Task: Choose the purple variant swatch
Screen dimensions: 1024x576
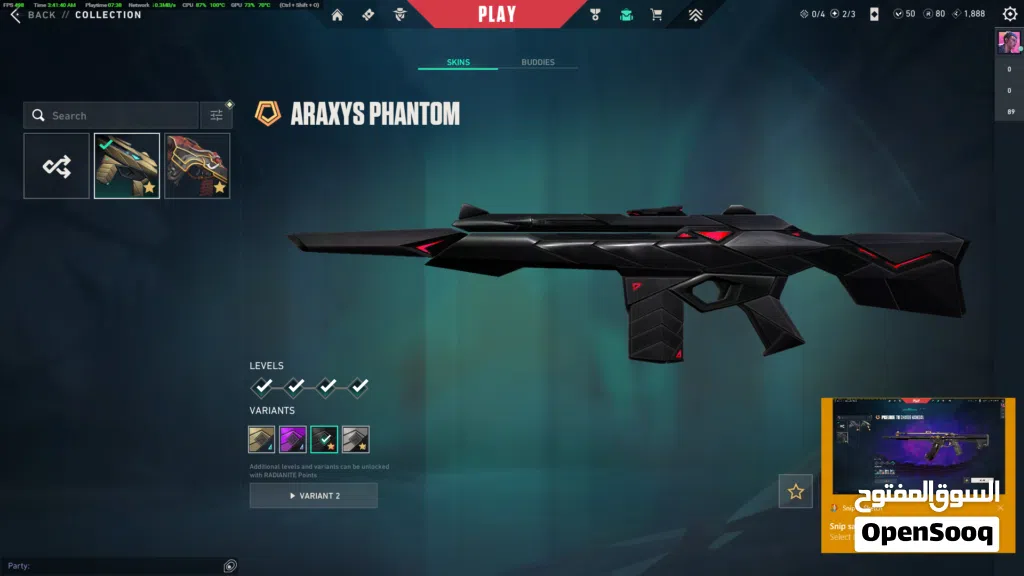Action: (293, 439)
